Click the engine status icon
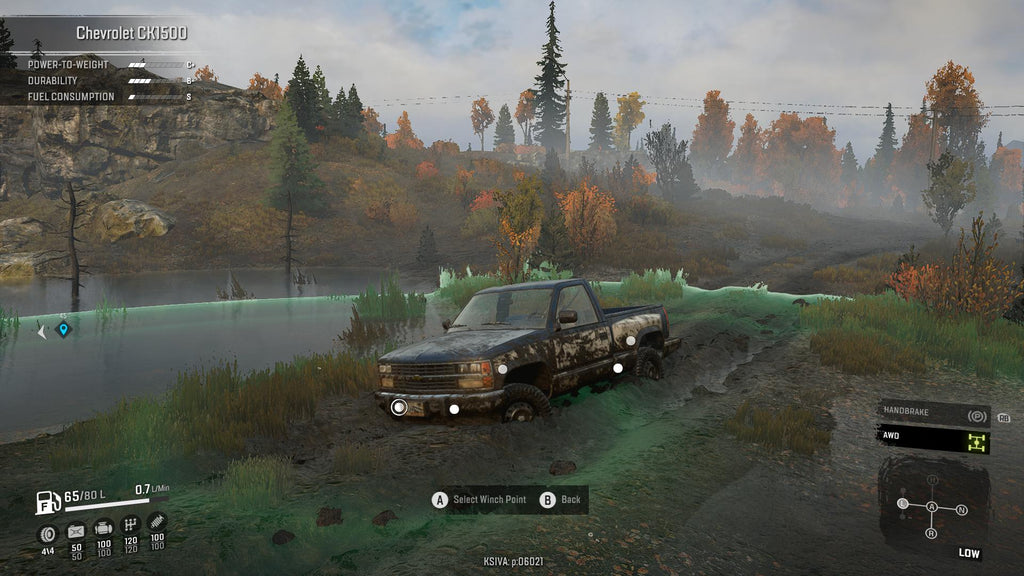Screen dimensions: 1024x576 103,527
